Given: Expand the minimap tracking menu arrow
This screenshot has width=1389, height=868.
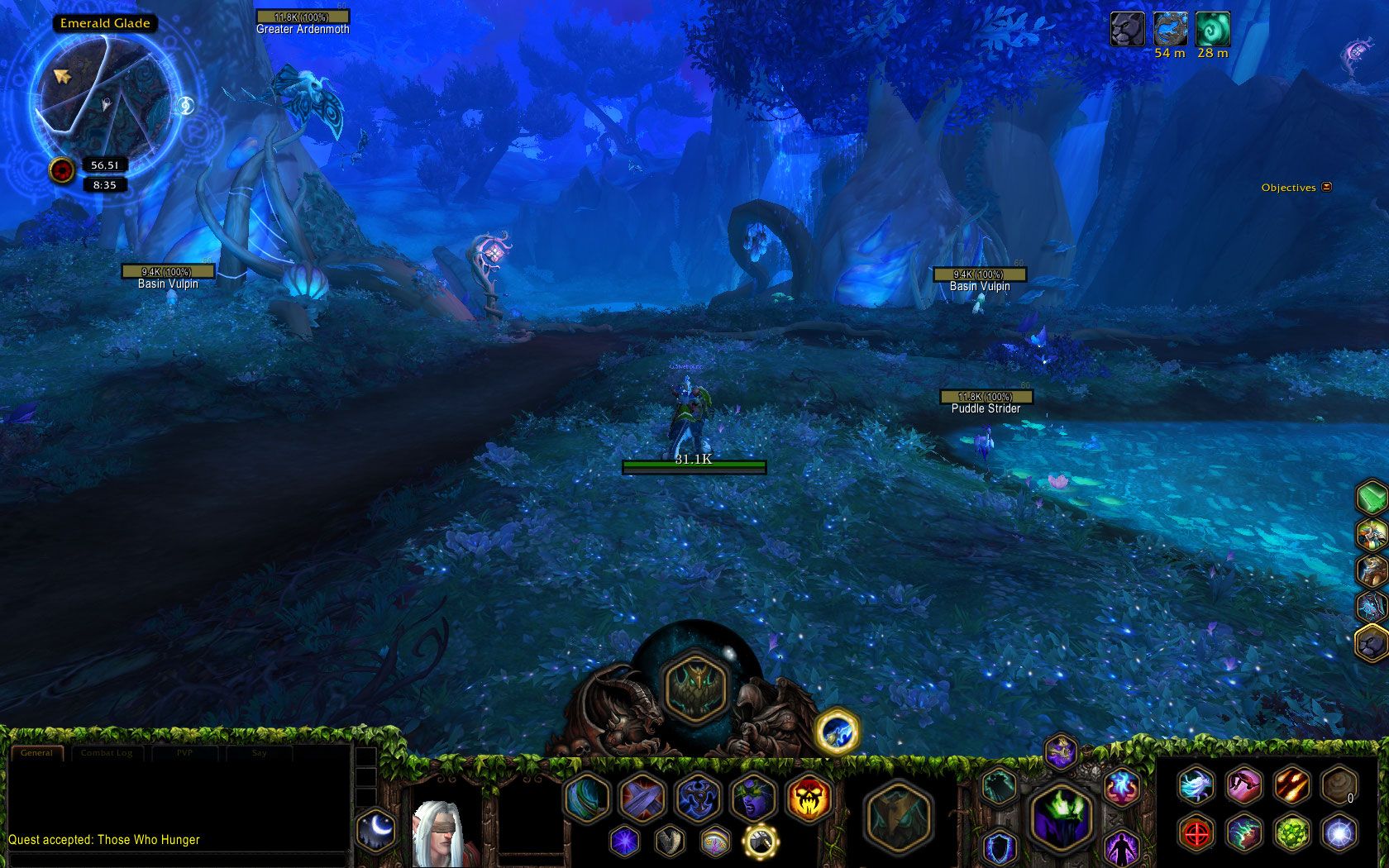Looking at the screenshot, I should click(184, 104).
